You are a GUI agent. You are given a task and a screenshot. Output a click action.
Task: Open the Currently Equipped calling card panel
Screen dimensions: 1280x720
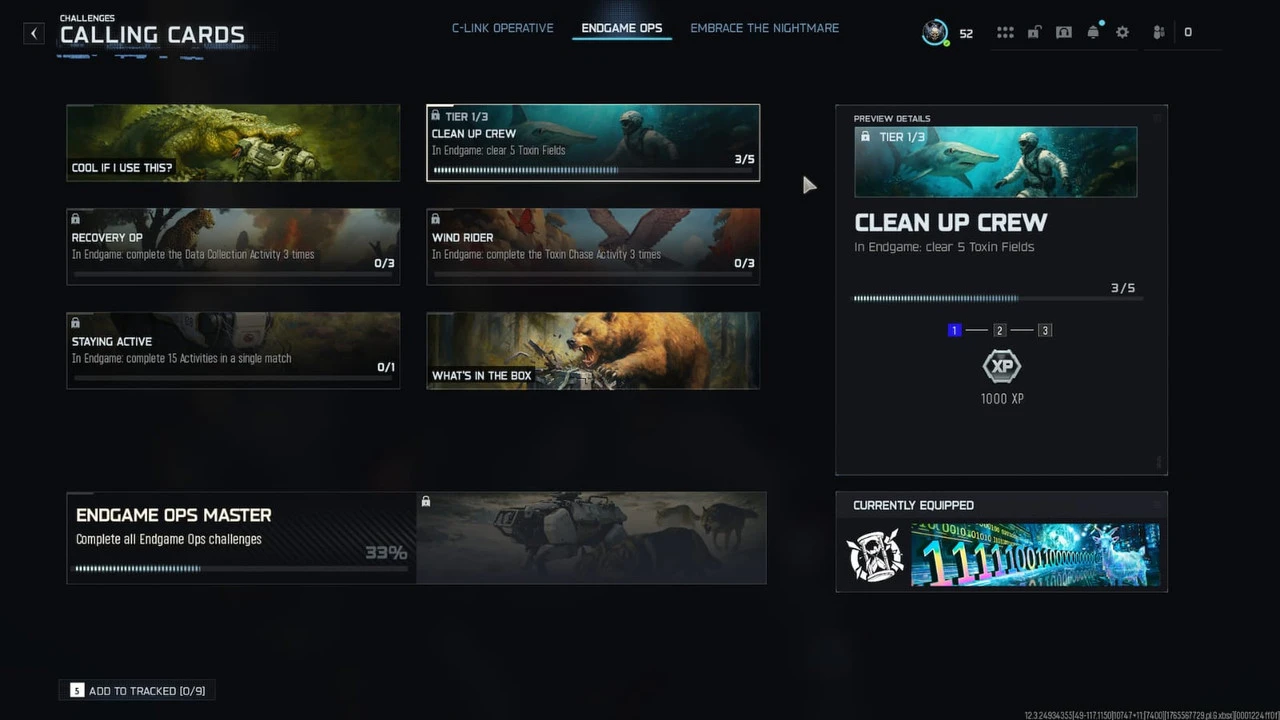pyautogui.click(x=1000, y=555)
